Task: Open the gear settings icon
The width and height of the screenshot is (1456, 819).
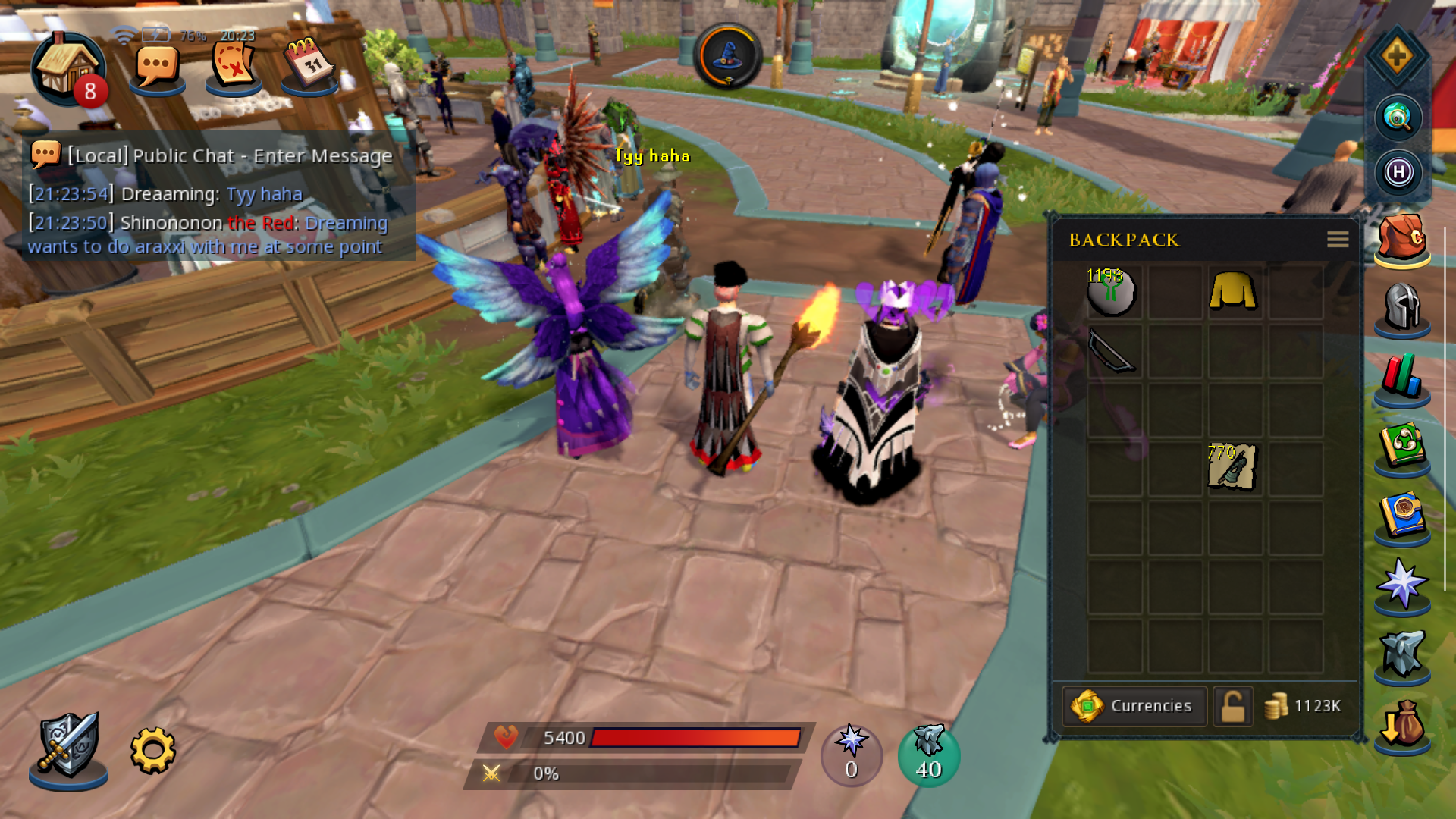Action: tap(152, 751)
